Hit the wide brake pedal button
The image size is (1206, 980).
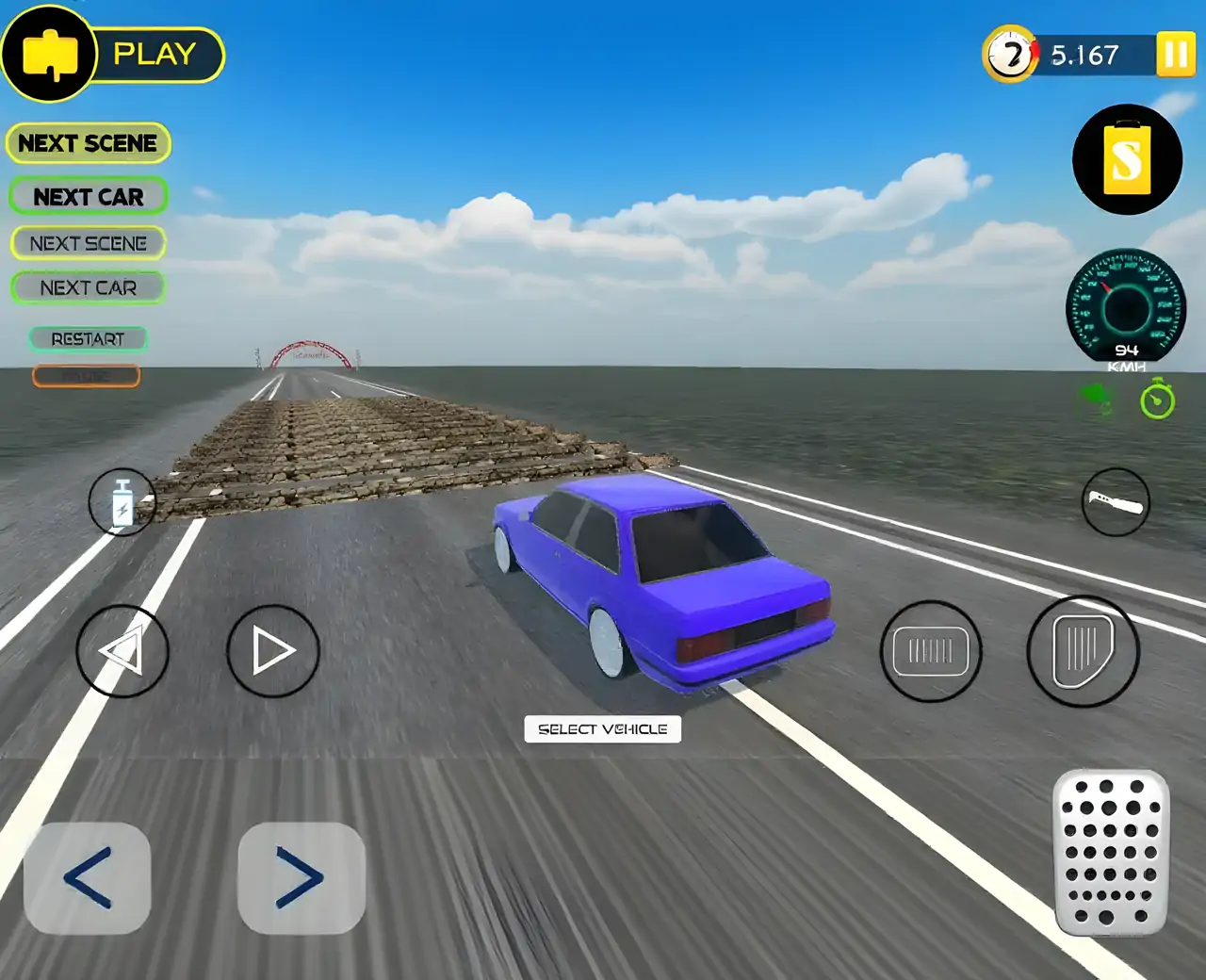931,651
